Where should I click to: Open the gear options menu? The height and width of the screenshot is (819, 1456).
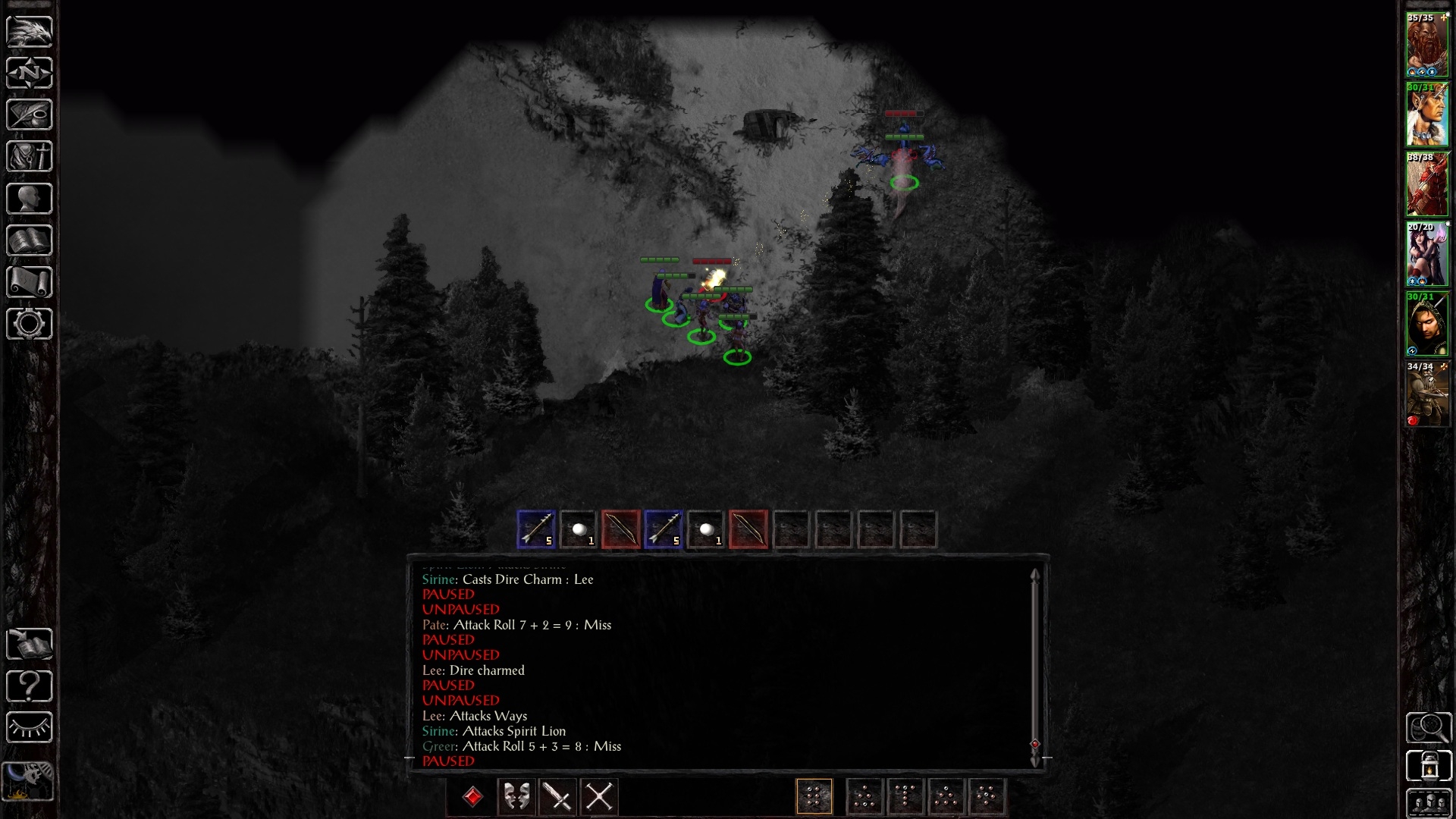coord(30,324)
